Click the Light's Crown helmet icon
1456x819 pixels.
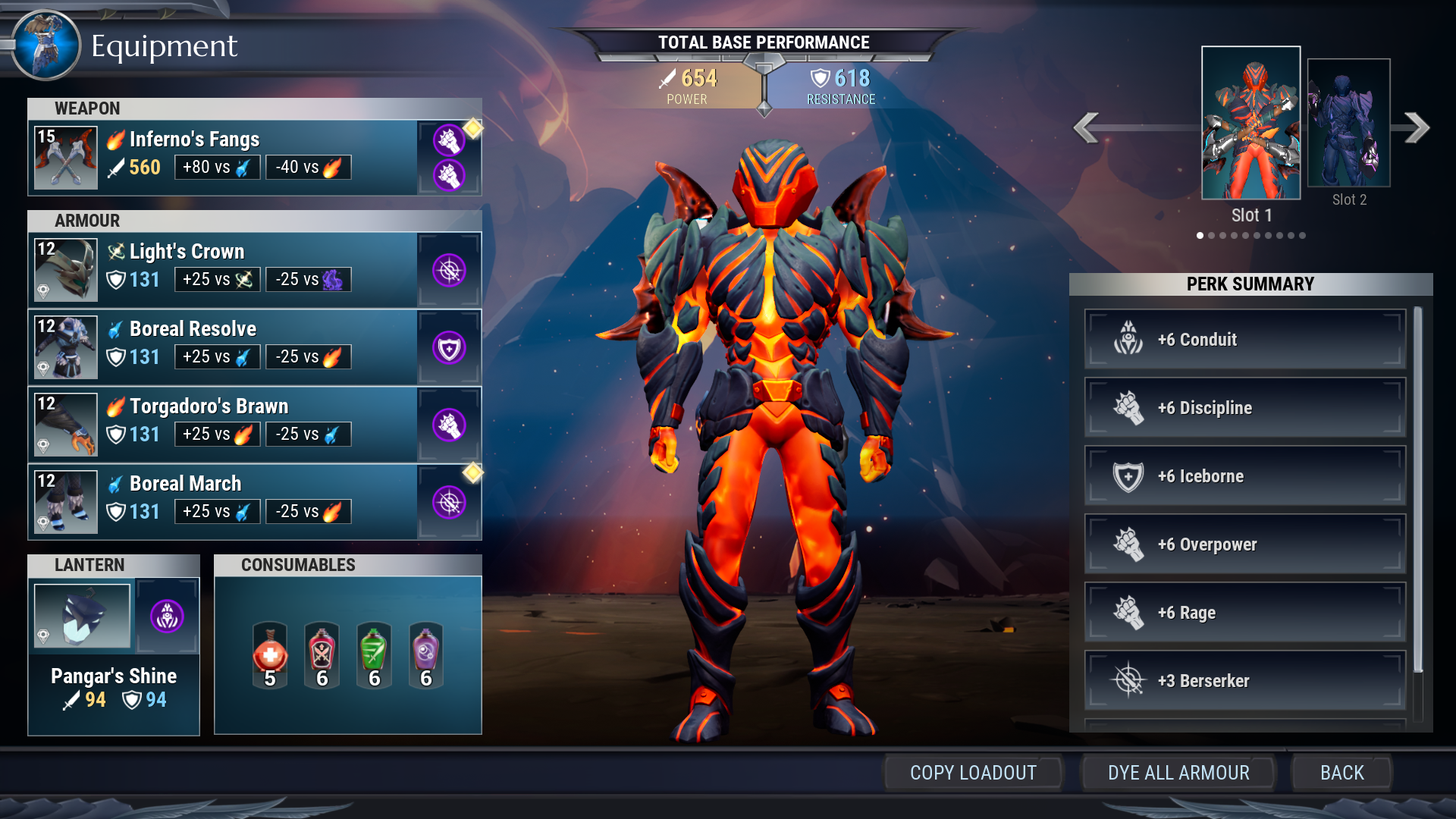(65, 269)
